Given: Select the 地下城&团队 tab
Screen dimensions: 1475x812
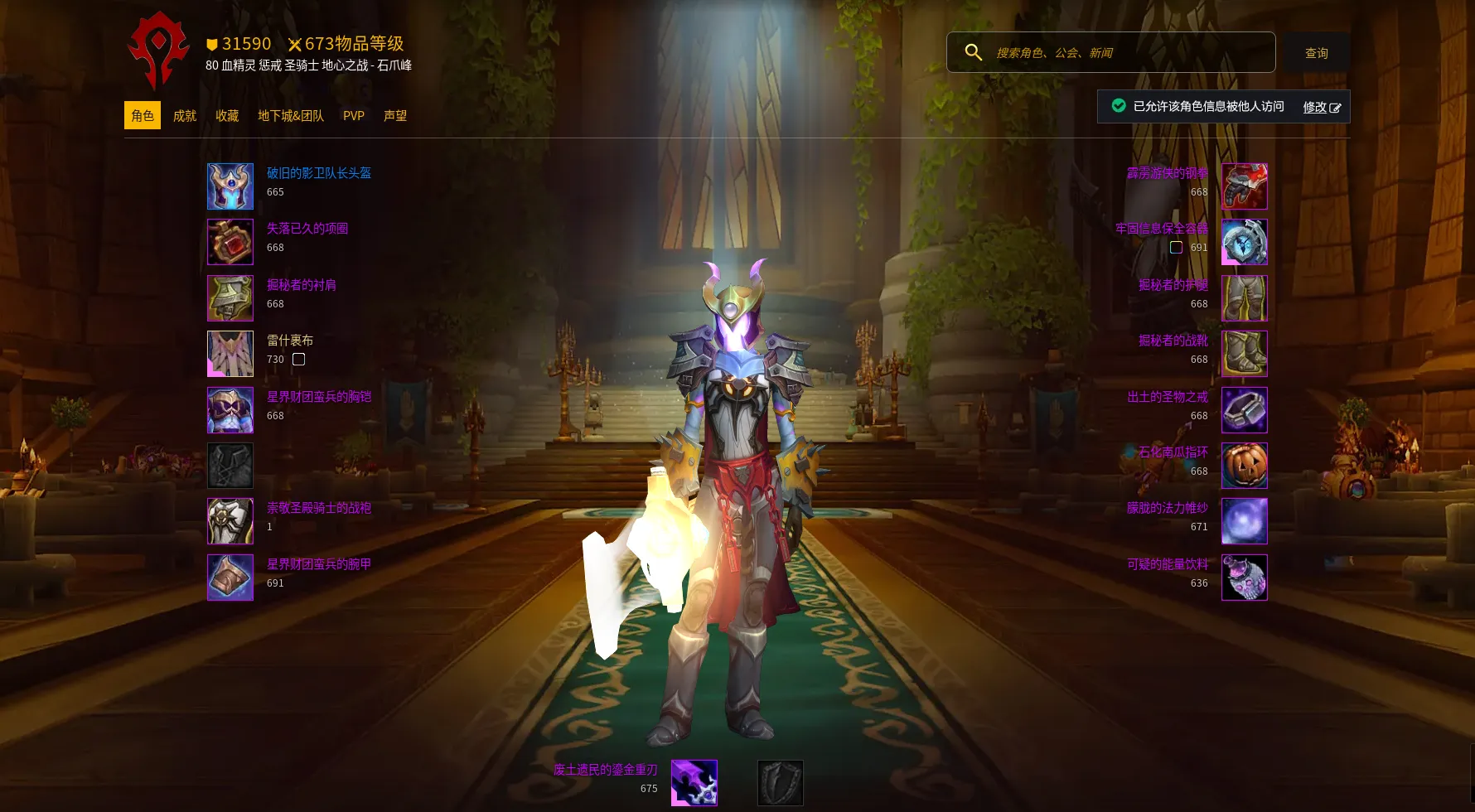Looking at the screenshot, I should (291, 116).
